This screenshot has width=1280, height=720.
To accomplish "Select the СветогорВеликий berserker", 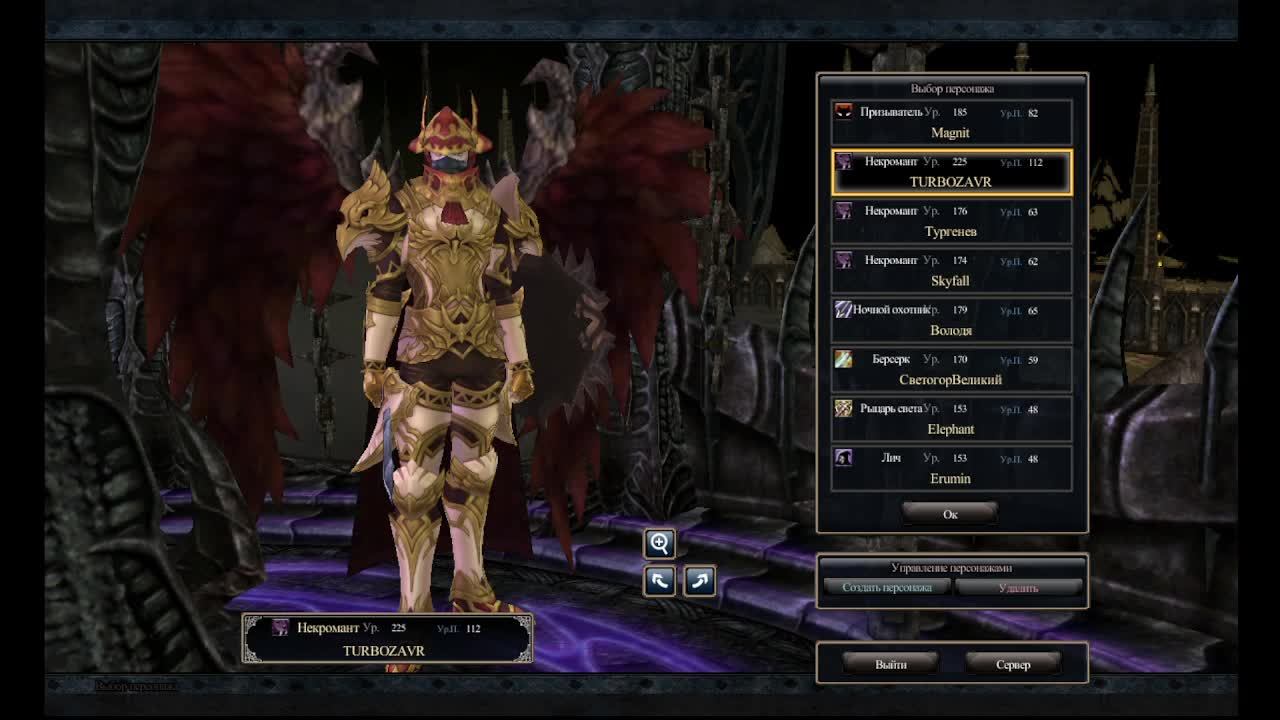I will [x=951, y=369].
